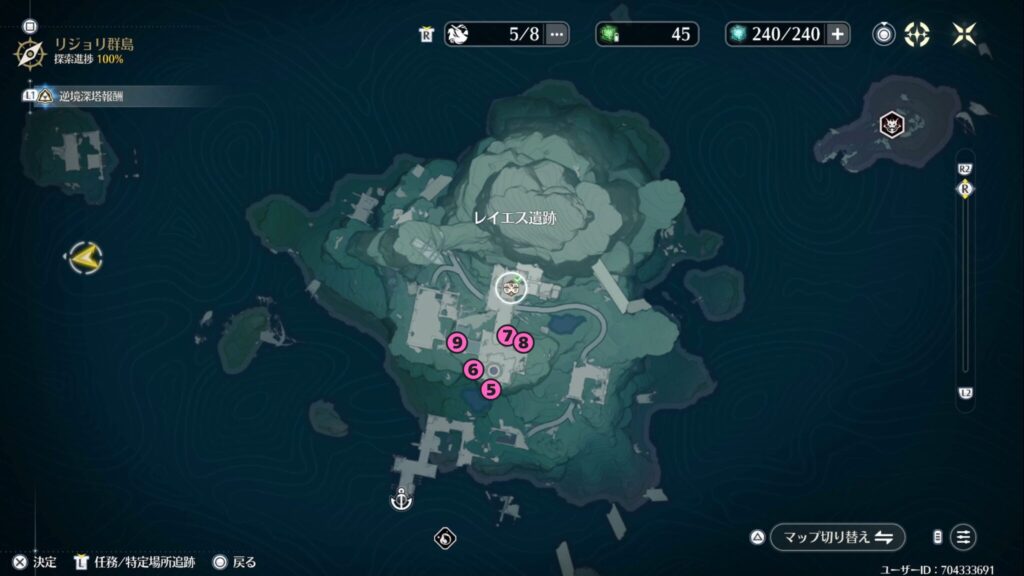Click the diamond marker below the island
This screenshot has height=576, width=1024.
pos(445,540)
